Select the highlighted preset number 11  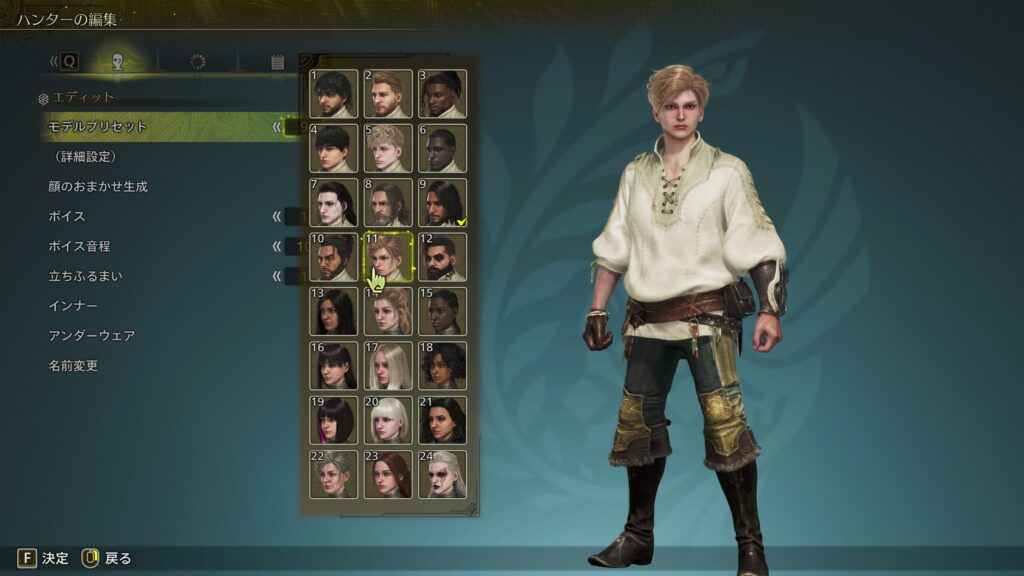pos(388,257)
